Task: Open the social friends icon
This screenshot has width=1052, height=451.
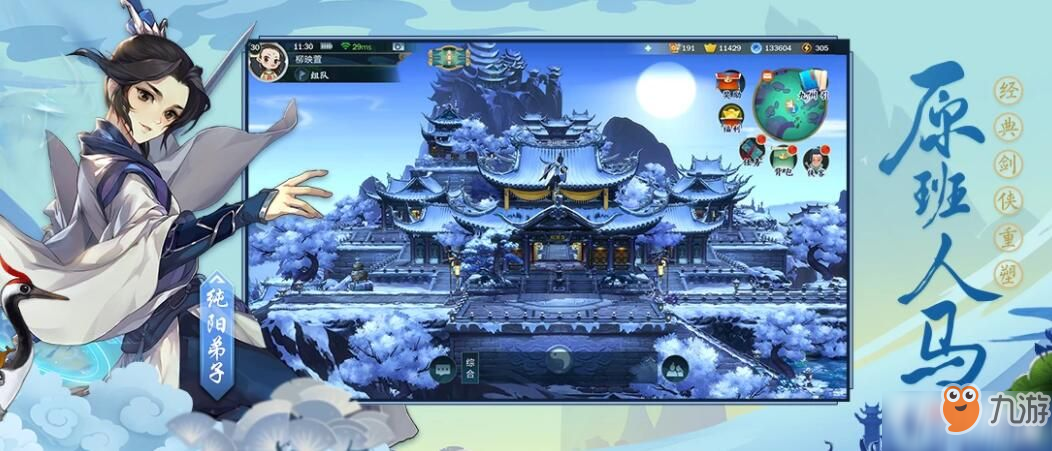Action: coord(675,369)
